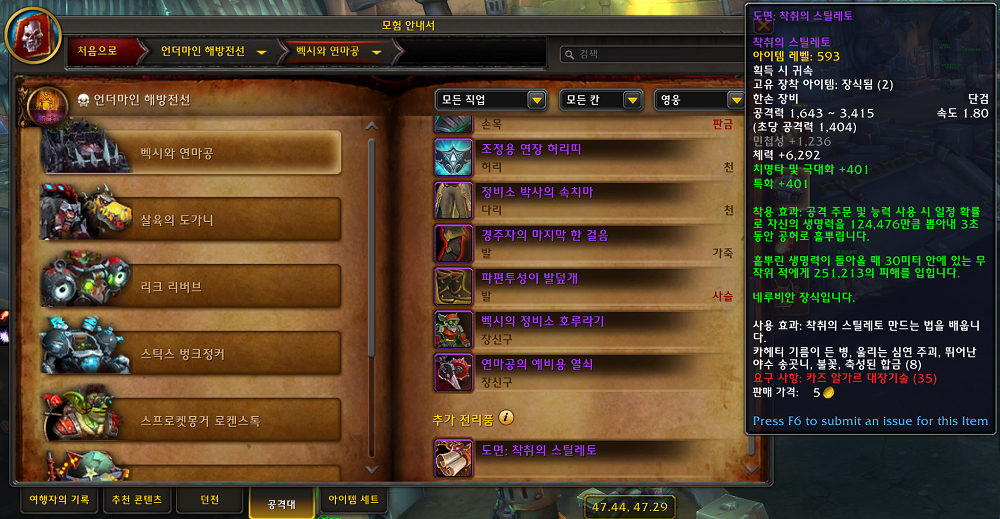
Task: Pick the 스프로켓몽거 로켄스톡 boss
Action: click(x=190, y=420)
